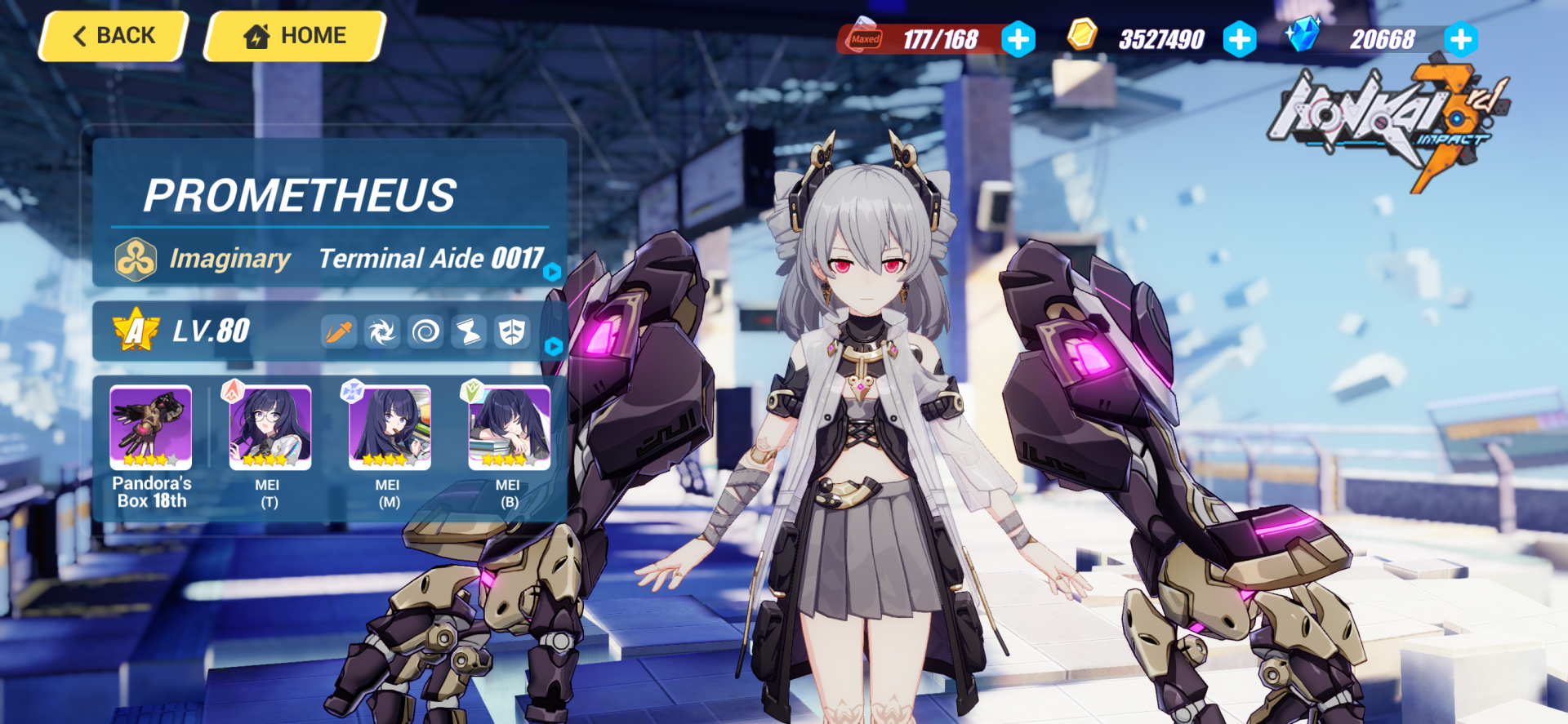
Task: Click the shuriken skill stat icon
Action: (381, 332)
